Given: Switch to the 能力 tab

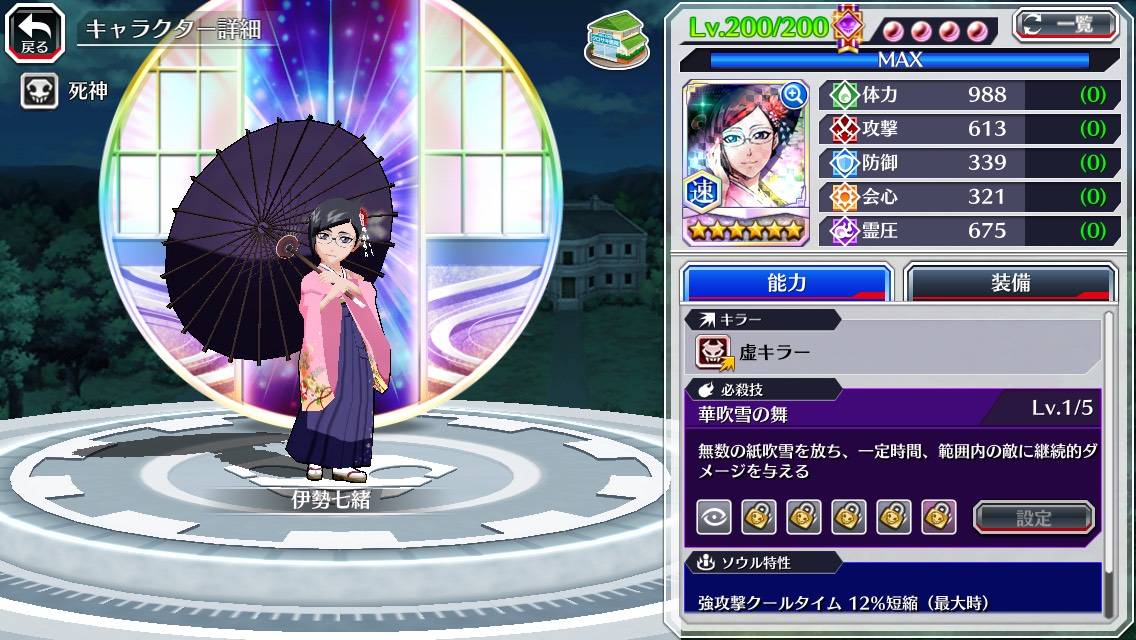Looking at the screenshot, I should [786, 283].
